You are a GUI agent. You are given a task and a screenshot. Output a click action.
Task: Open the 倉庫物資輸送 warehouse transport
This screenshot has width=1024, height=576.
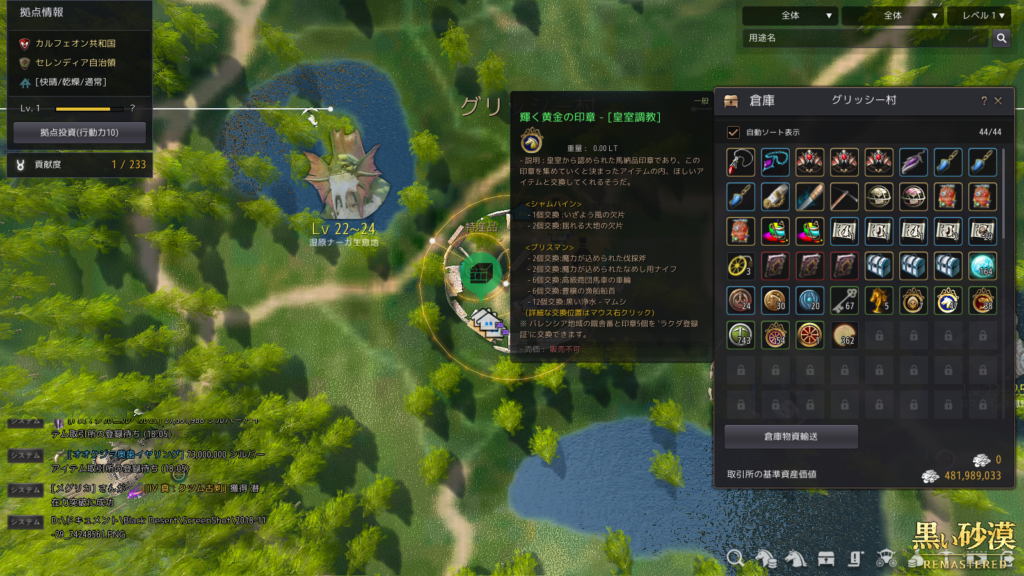[x=791, y=437]
